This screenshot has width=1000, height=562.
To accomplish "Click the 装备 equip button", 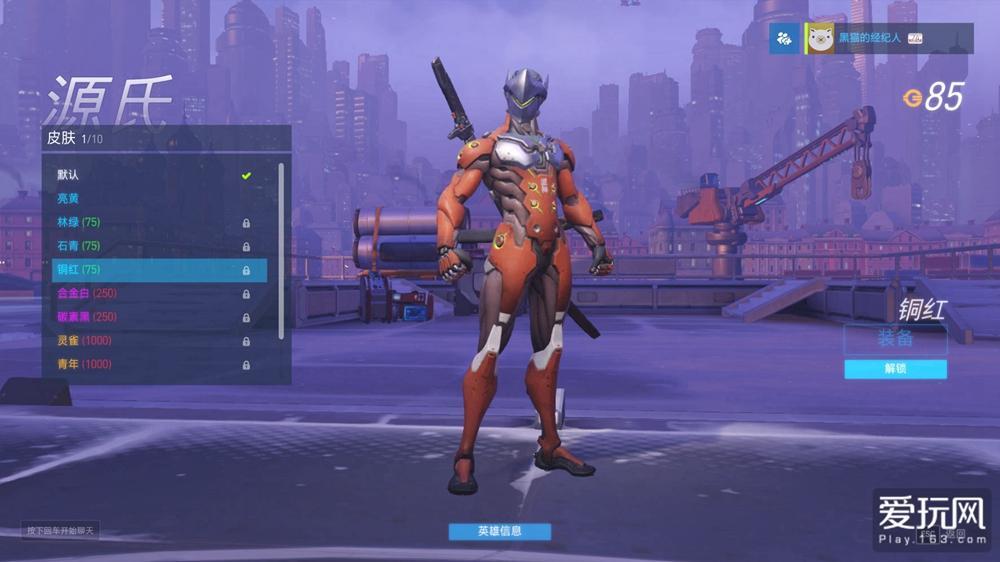I will [895, 339].
